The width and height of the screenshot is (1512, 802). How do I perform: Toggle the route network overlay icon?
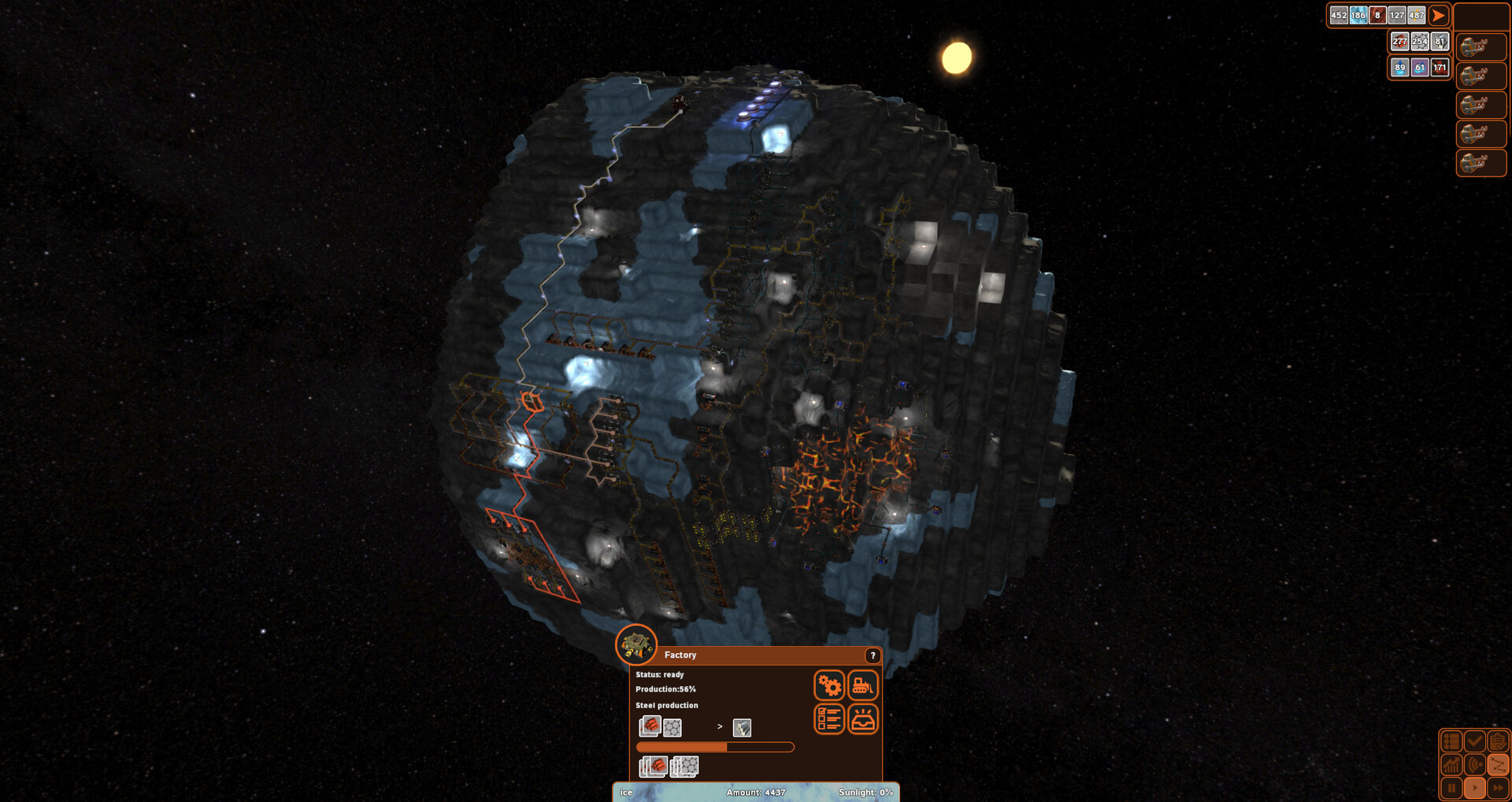[1499, 764]
